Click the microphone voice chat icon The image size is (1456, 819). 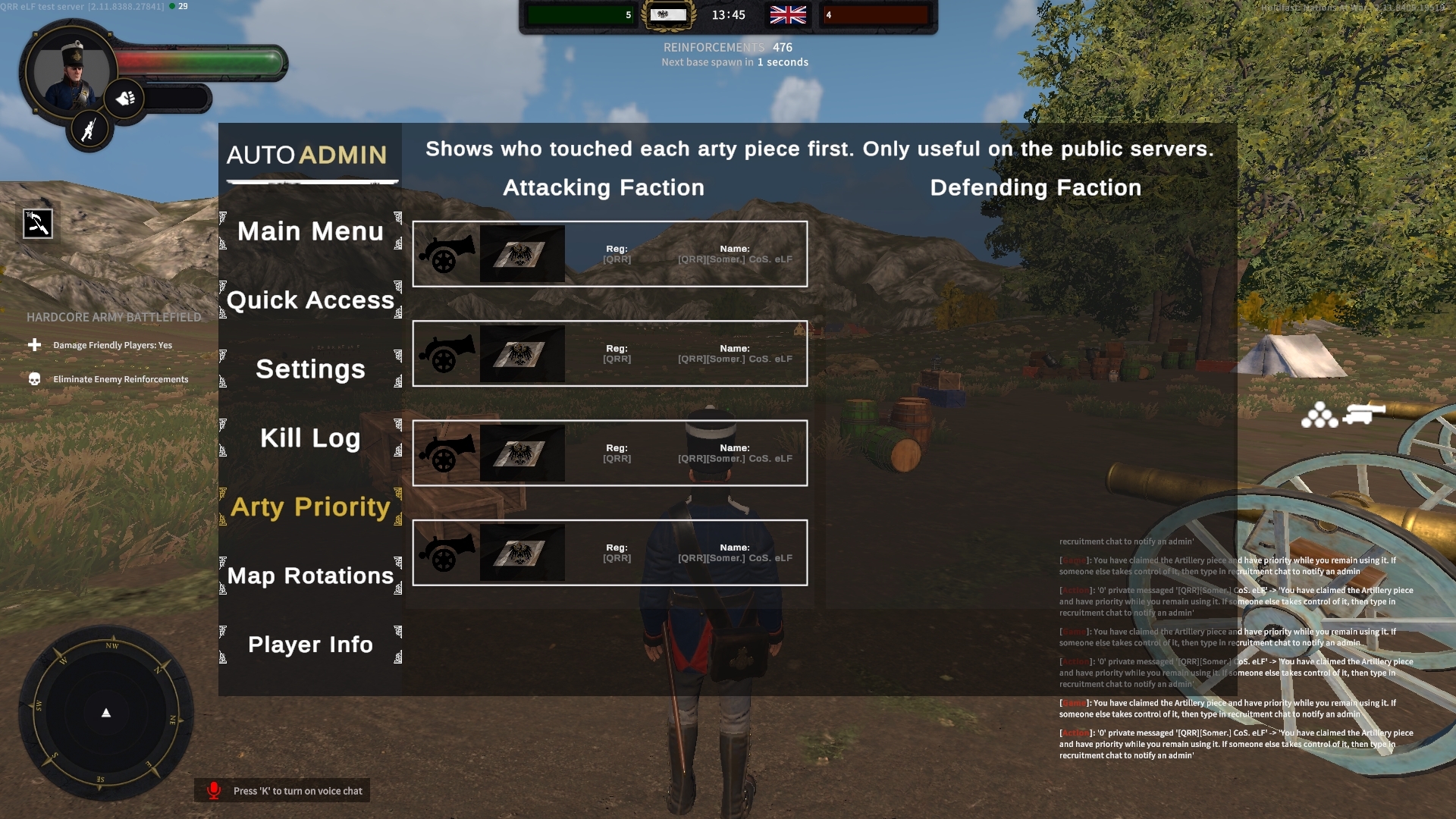click(214, 790)
